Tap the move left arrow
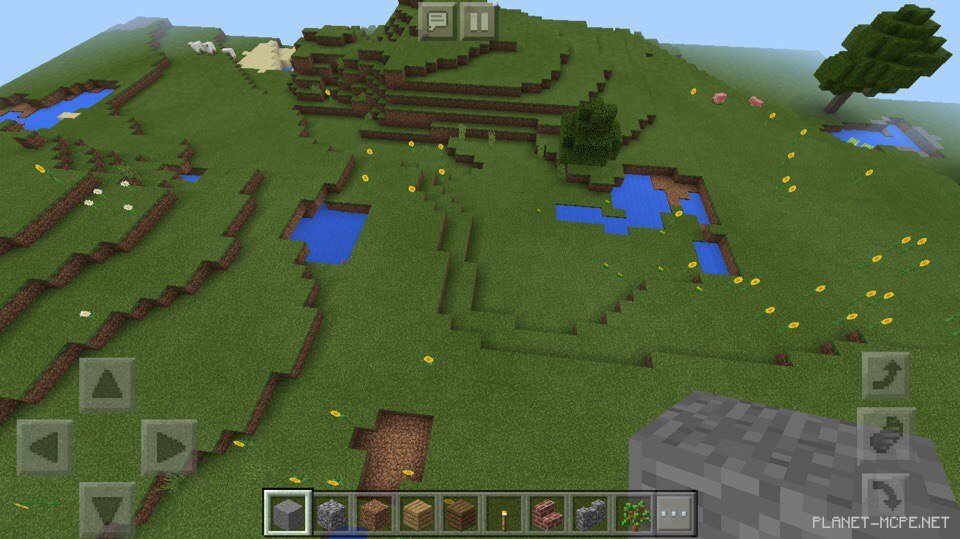The image size is (960, 539). point(45,447)
